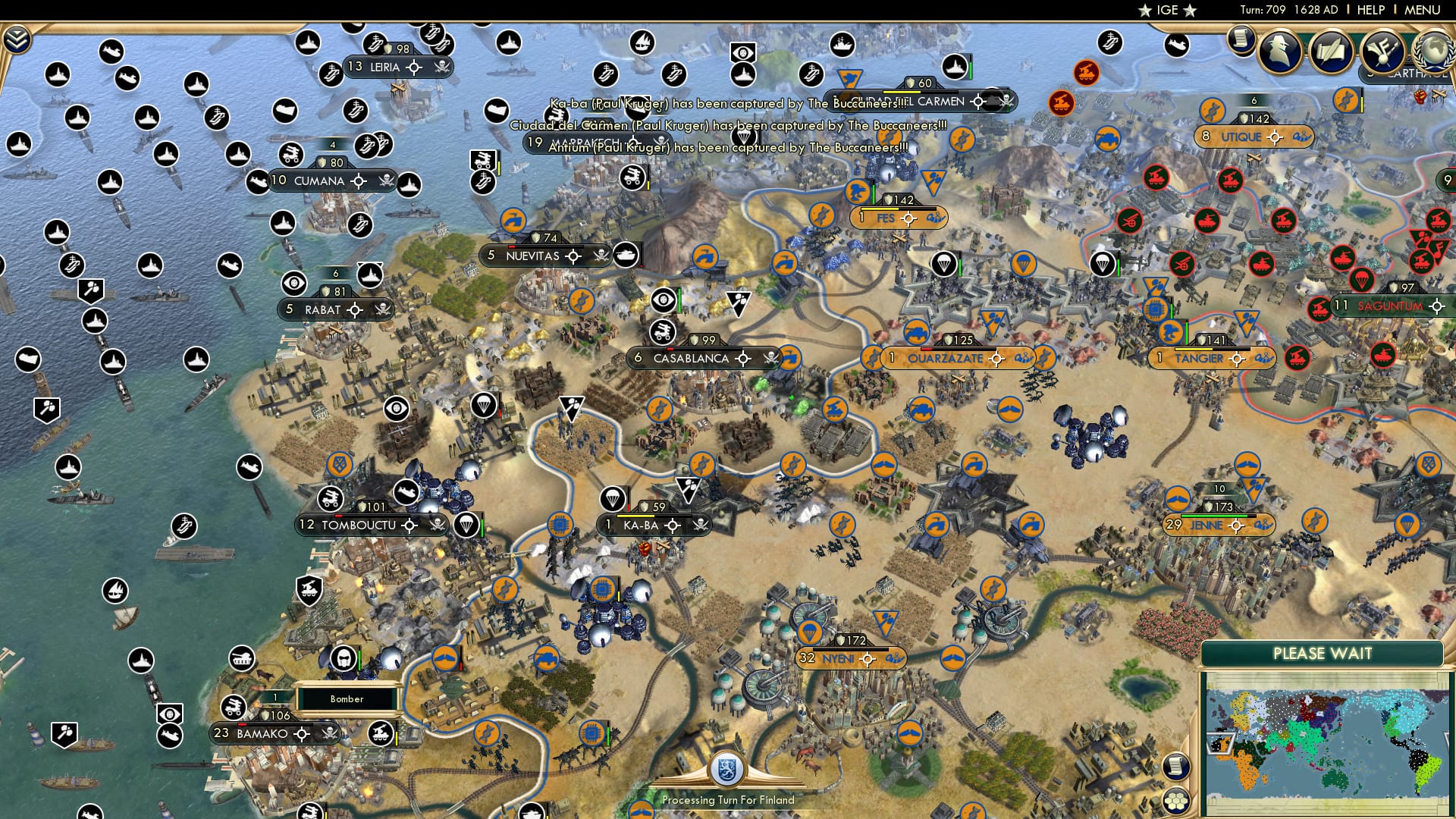Click the notification scroll beside the minimap

(1175, 767)
